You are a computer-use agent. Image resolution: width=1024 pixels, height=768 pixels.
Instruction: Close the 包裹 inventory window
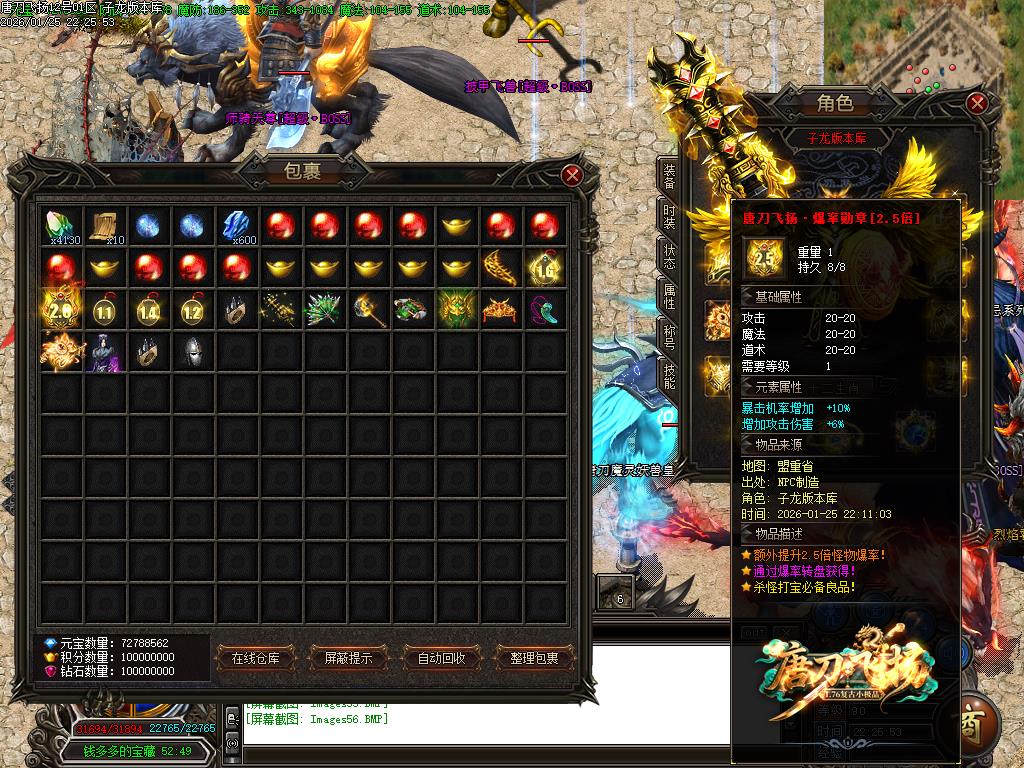(x=572, y=176)
